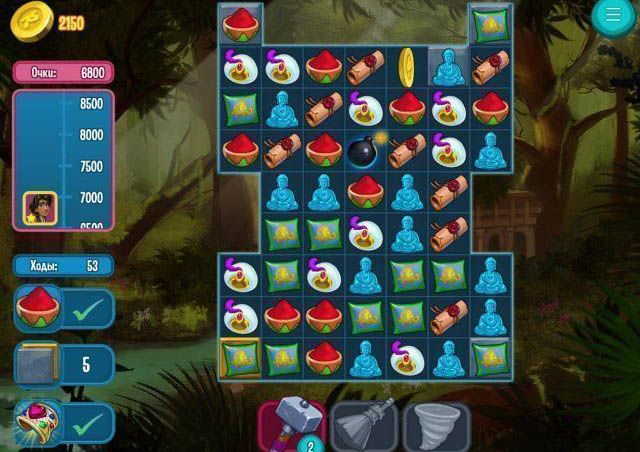Image resolution: width=640 pixels, height=452 pixels.
Task: Click the player avatar on the score meter
Action: 40,207
